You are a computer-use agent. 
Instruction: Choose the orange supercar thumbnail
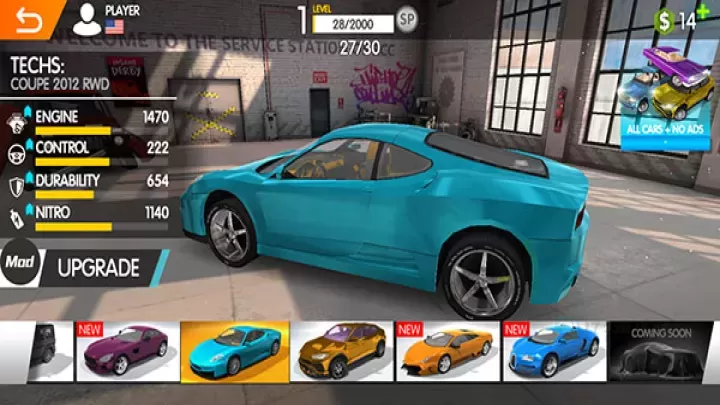449,351
